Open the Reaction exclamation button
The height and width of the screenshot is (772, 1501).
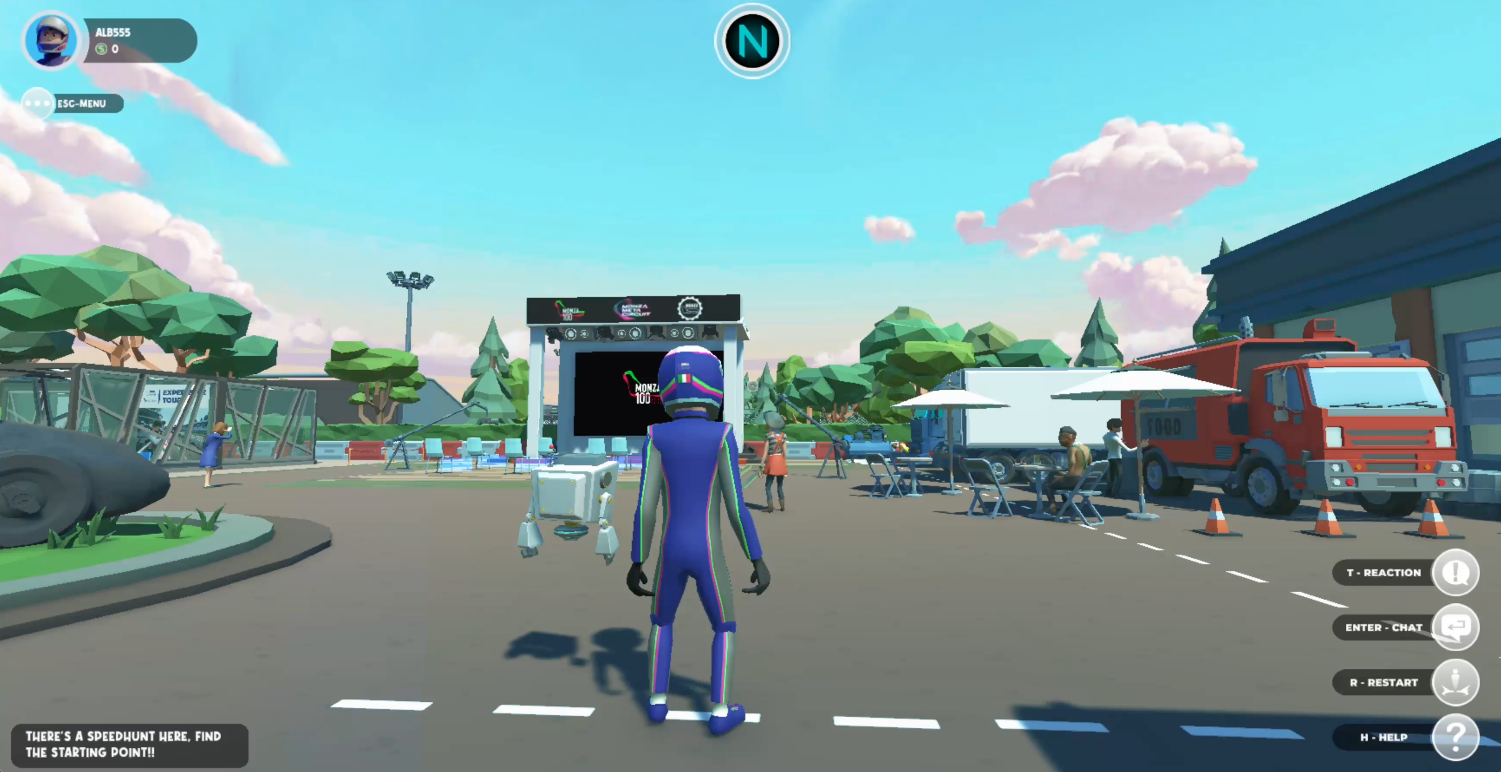(x=1455, y=573)
